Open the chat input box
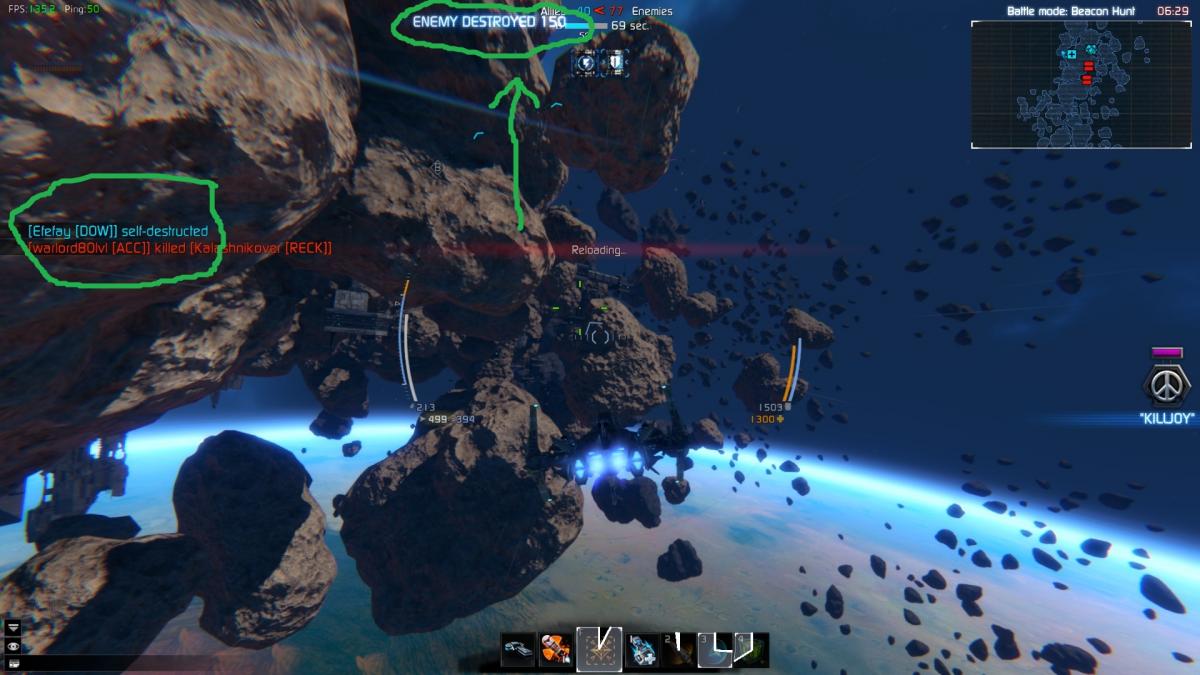The height and width of the screenshot is (675, 1200). (14, 662)
